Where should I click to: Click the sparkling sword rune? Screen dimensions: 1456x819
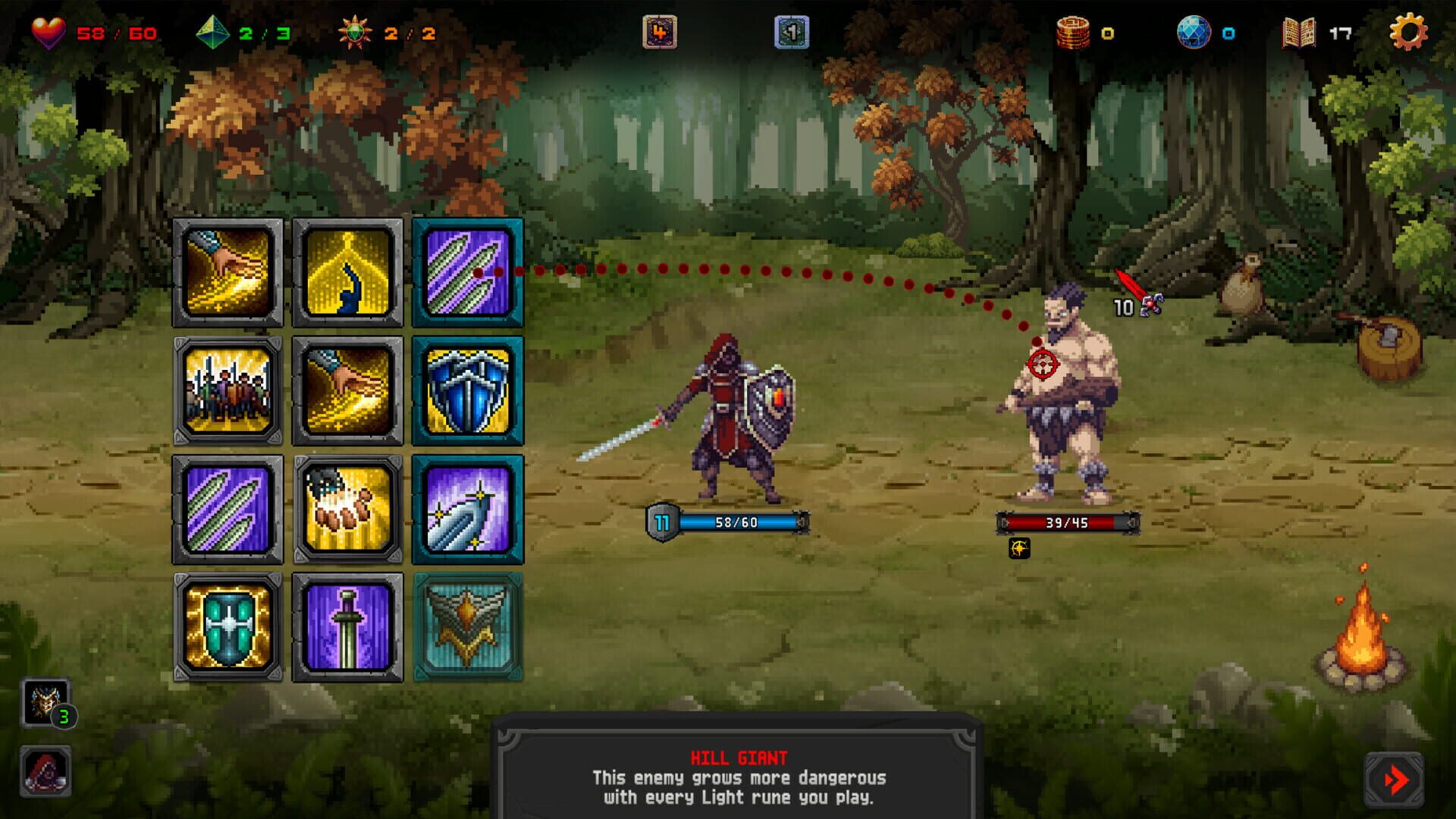pyautogui.click(x=468, y=510)
